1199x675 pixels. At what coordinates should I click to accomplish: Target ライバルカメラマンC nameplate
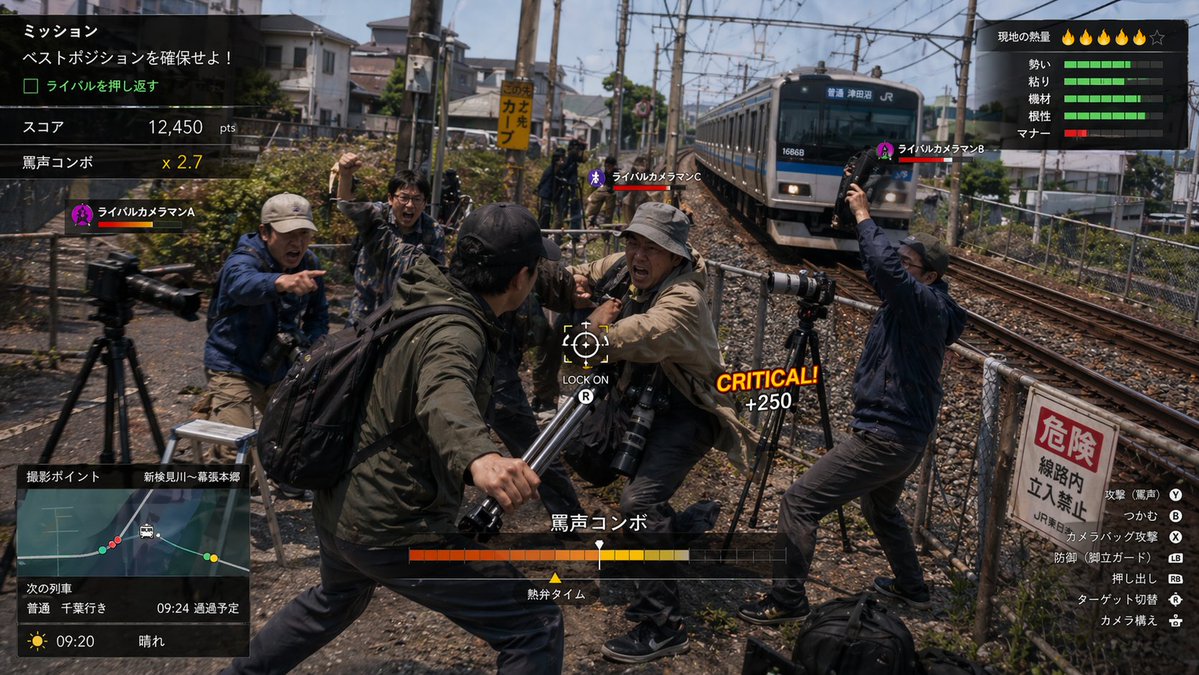[x=645, y=179]
